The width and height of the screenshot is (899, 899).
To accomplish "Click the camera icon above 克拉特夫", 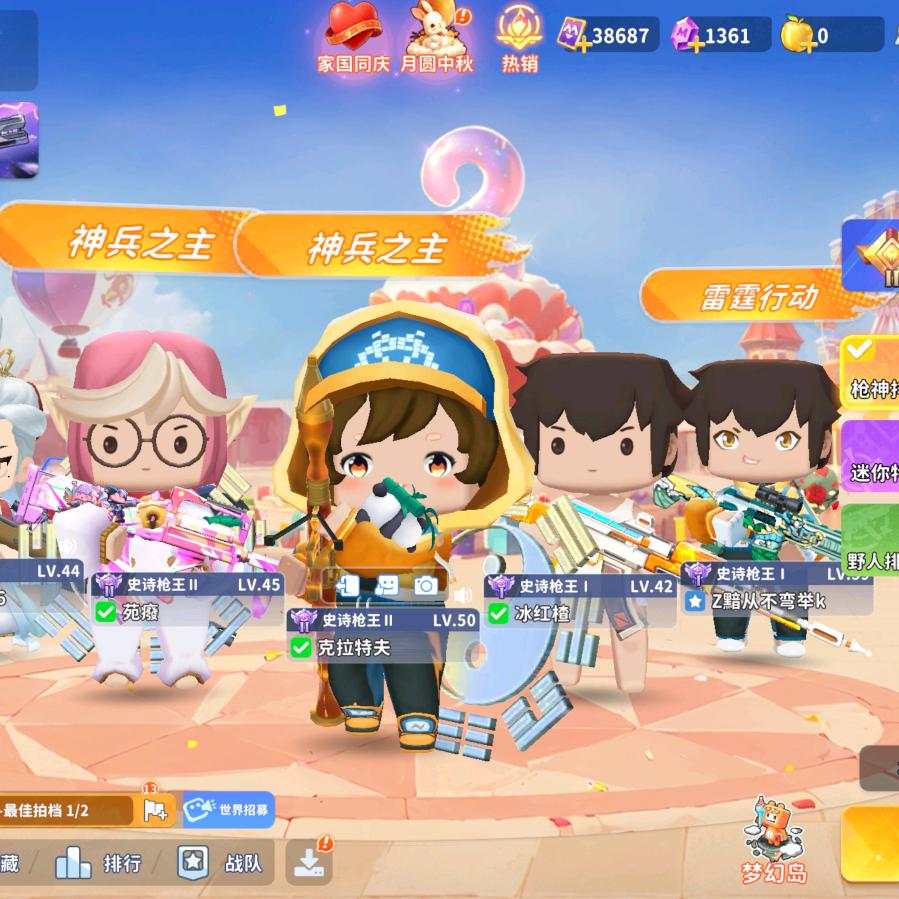I will click(426, 586).
